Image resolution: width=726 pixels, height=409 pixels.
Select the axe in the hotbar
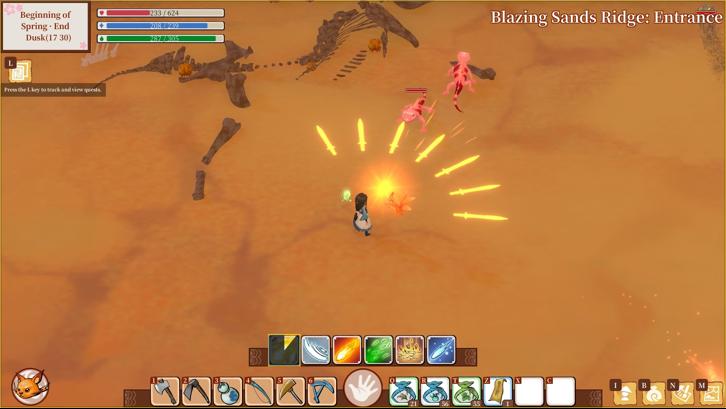[165, 391]
